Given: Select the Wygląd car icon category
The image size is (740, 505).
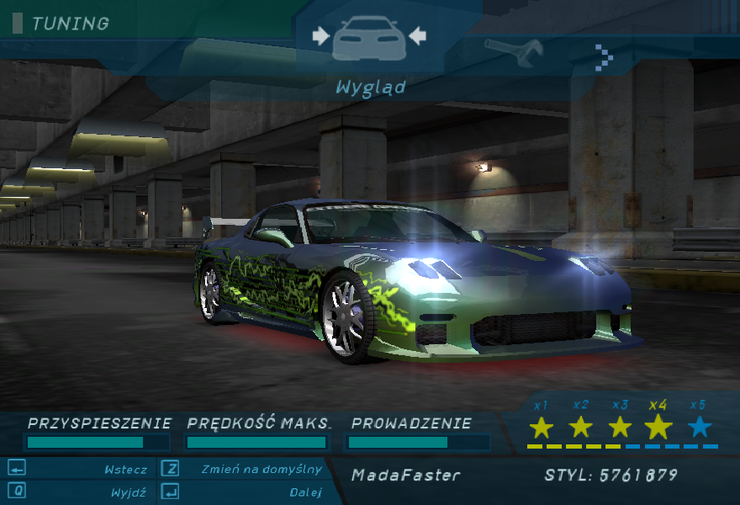Looking at the screenshot, I should point(369,38).
